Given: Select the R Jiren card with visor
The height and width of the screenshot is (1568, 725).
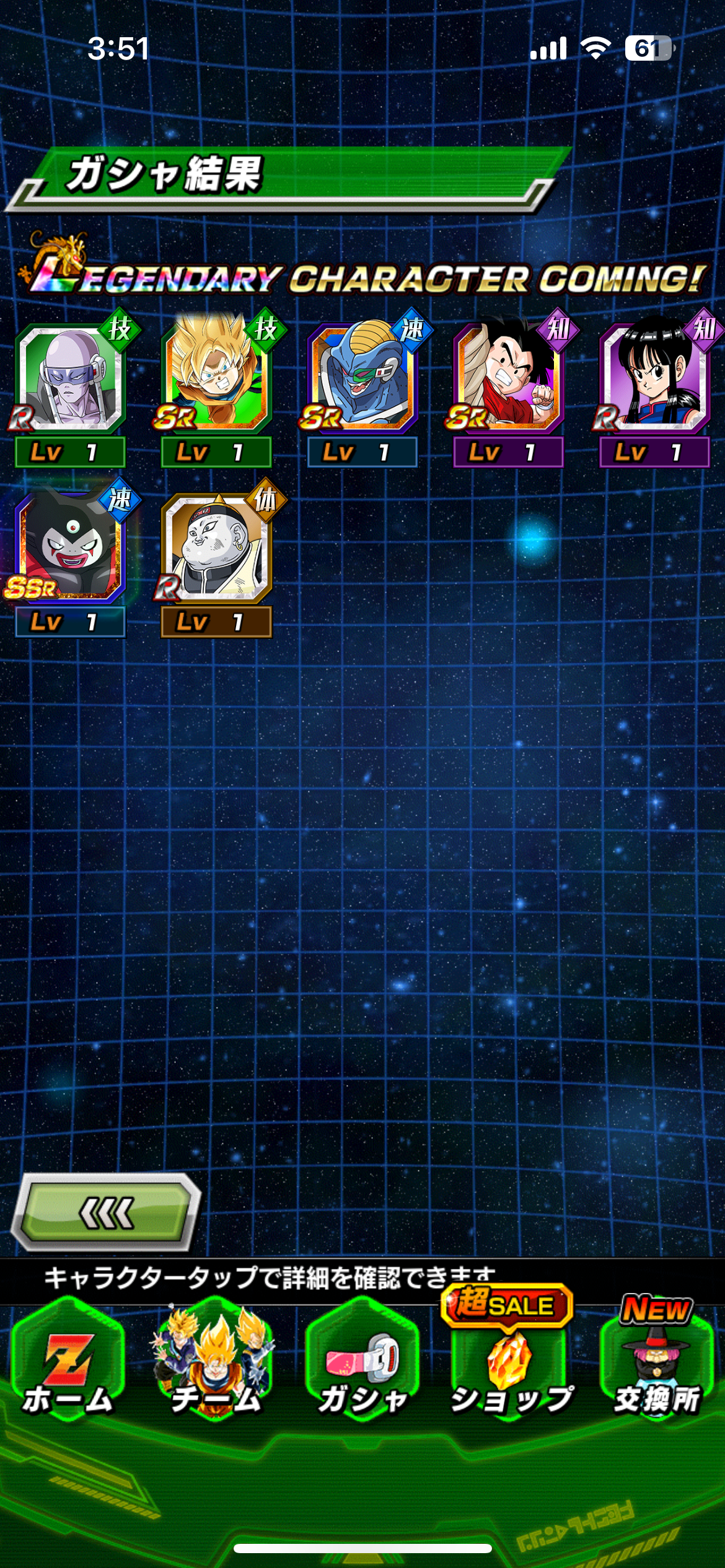Looking at the screenshot, I should tap(70, 379).
